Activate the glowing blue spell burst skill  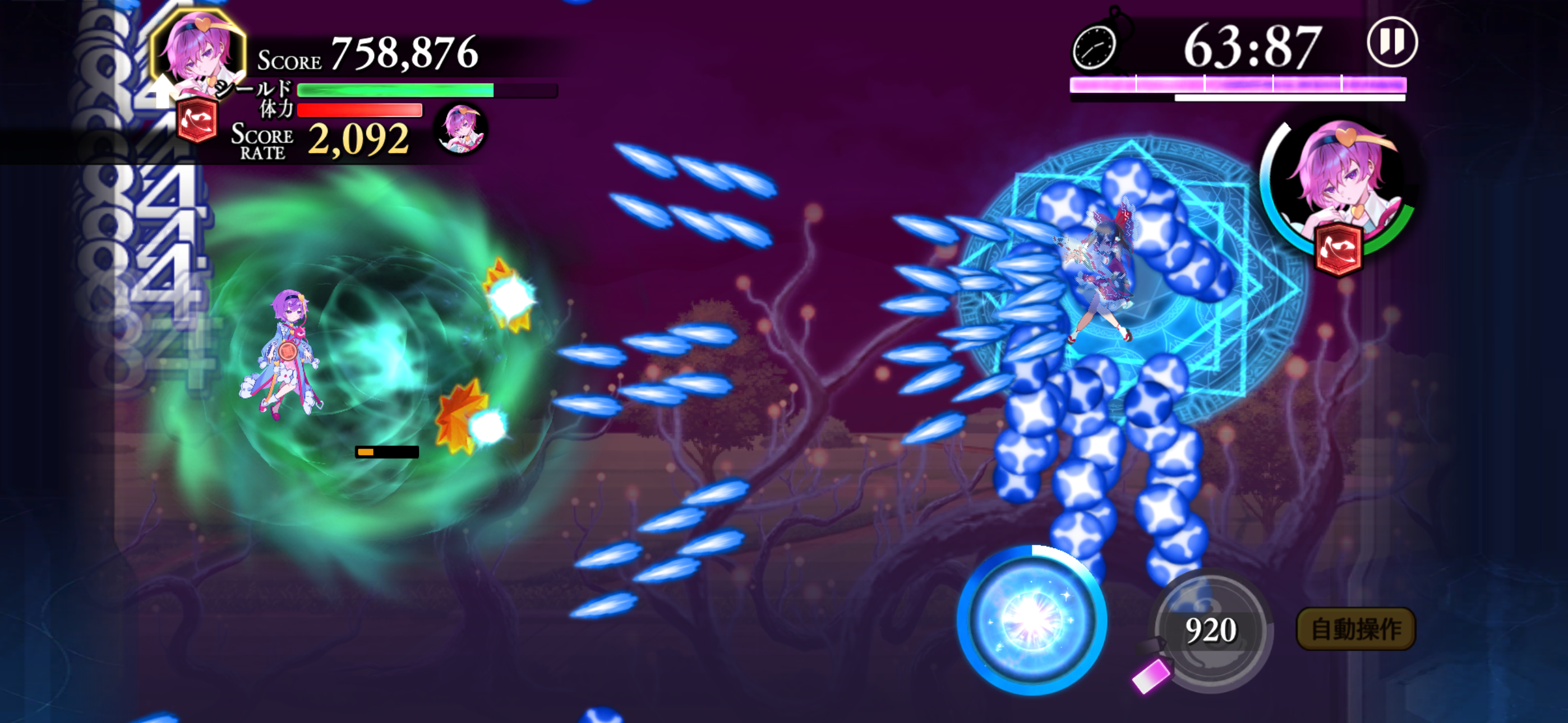coord(1031,619)
